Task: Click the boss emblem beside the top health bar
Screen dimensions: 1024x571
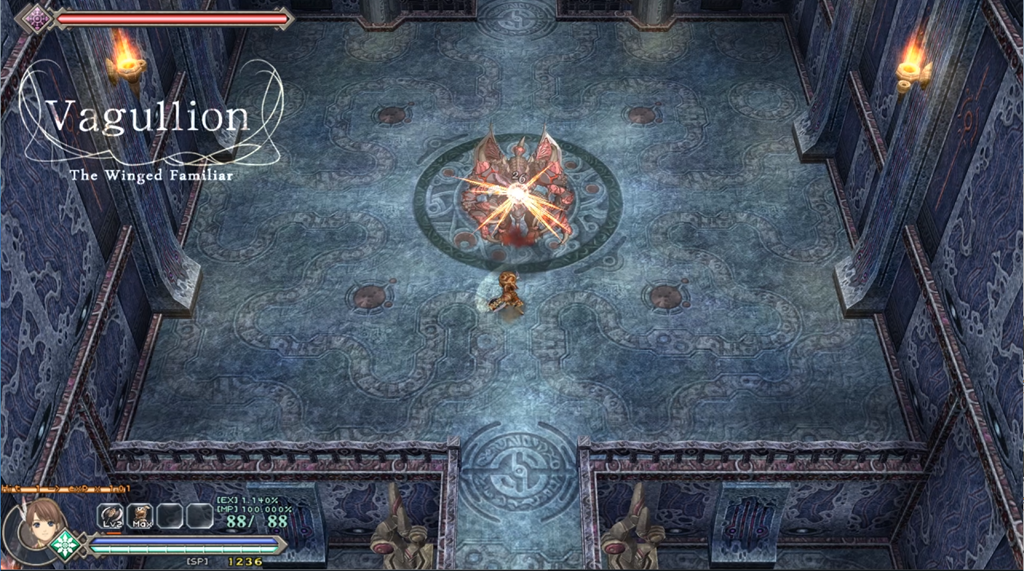Action: click(x=38, y=16)
